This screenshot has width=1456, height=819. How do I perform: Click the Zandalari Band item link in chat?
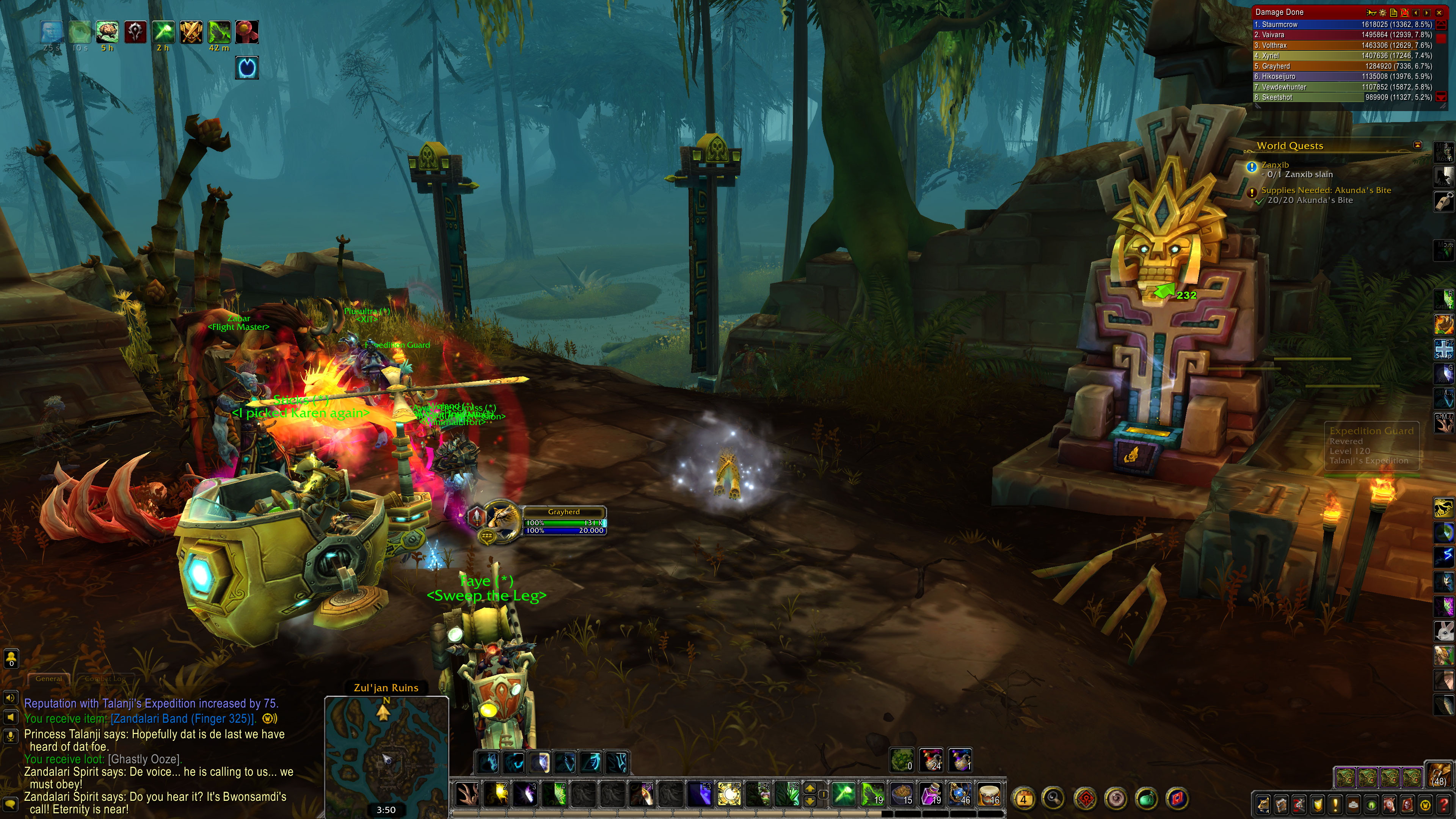point(183,719)
